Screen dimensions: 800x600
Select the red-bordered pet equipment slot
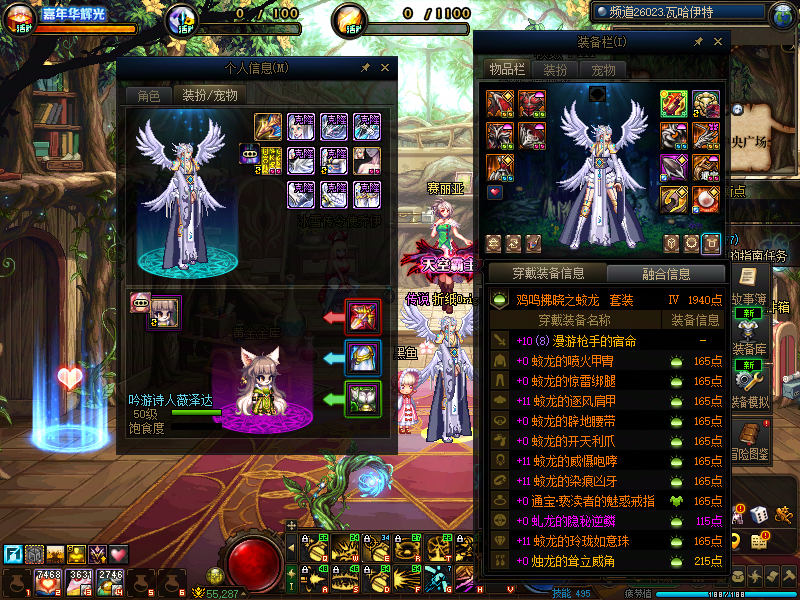[x=362, y=317]
